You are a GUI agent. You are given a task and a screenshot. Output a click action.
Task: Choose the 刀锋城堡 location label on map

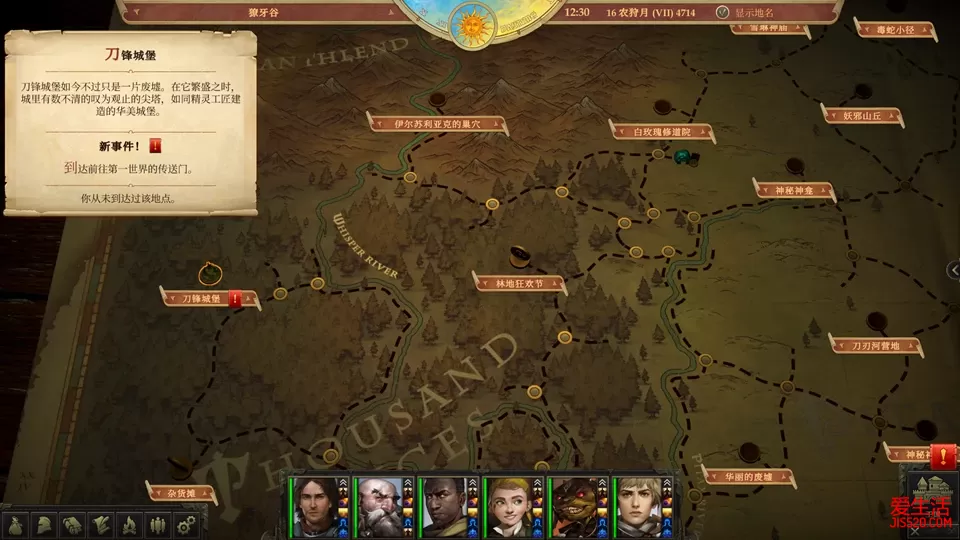[193, 298]
